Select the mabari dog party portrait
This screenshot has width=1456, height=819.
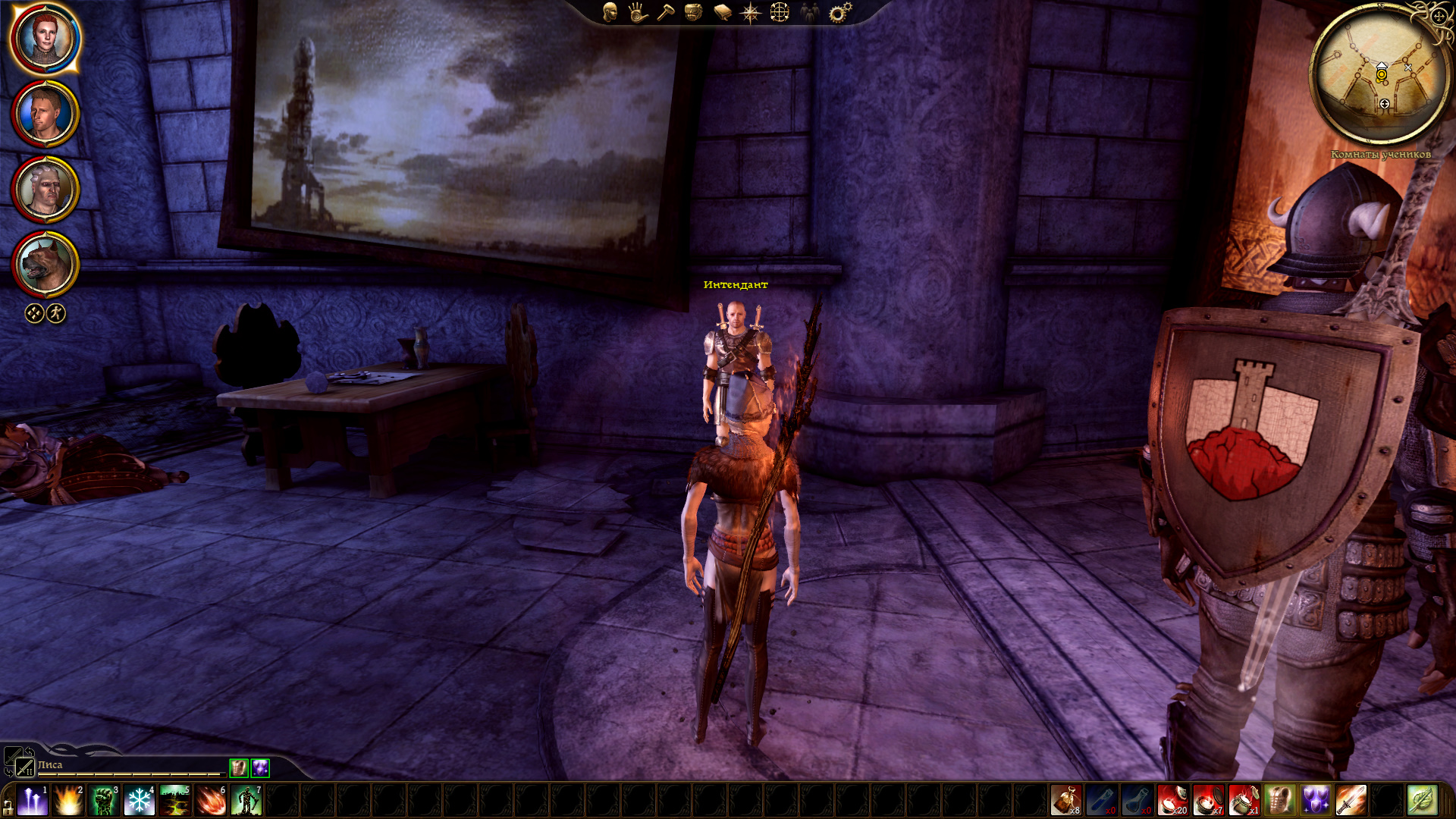pyautogui.click(x=45, y=265)
